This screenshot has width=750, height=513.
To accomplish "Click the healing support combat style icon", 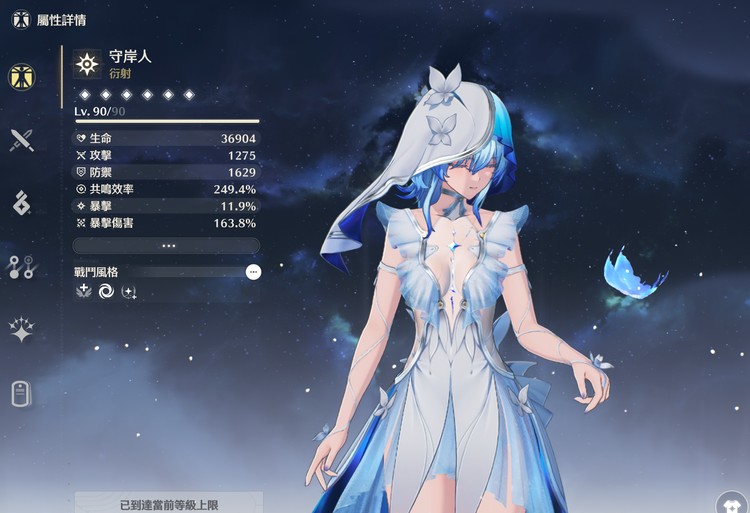I will (x=85, y=292).
